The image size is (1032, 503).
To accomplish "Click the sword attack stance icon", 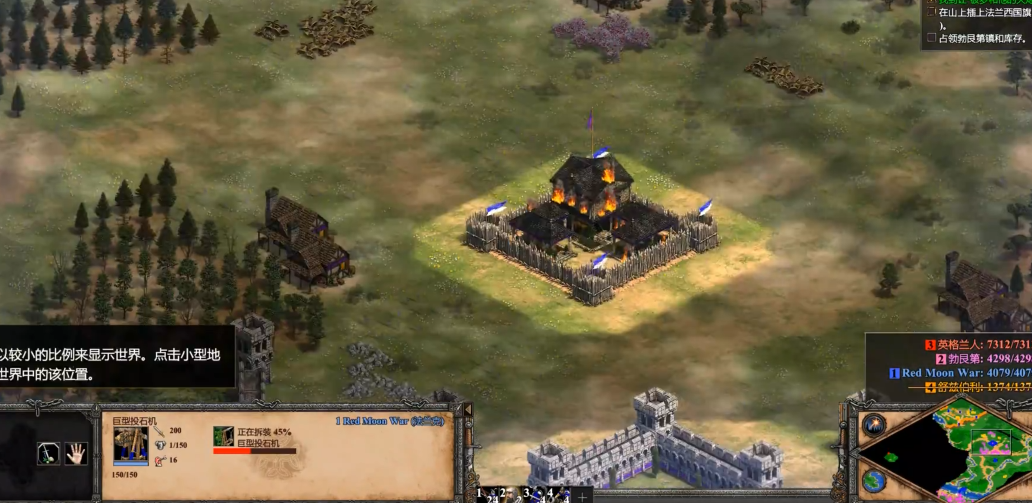I will click(48, 453).
